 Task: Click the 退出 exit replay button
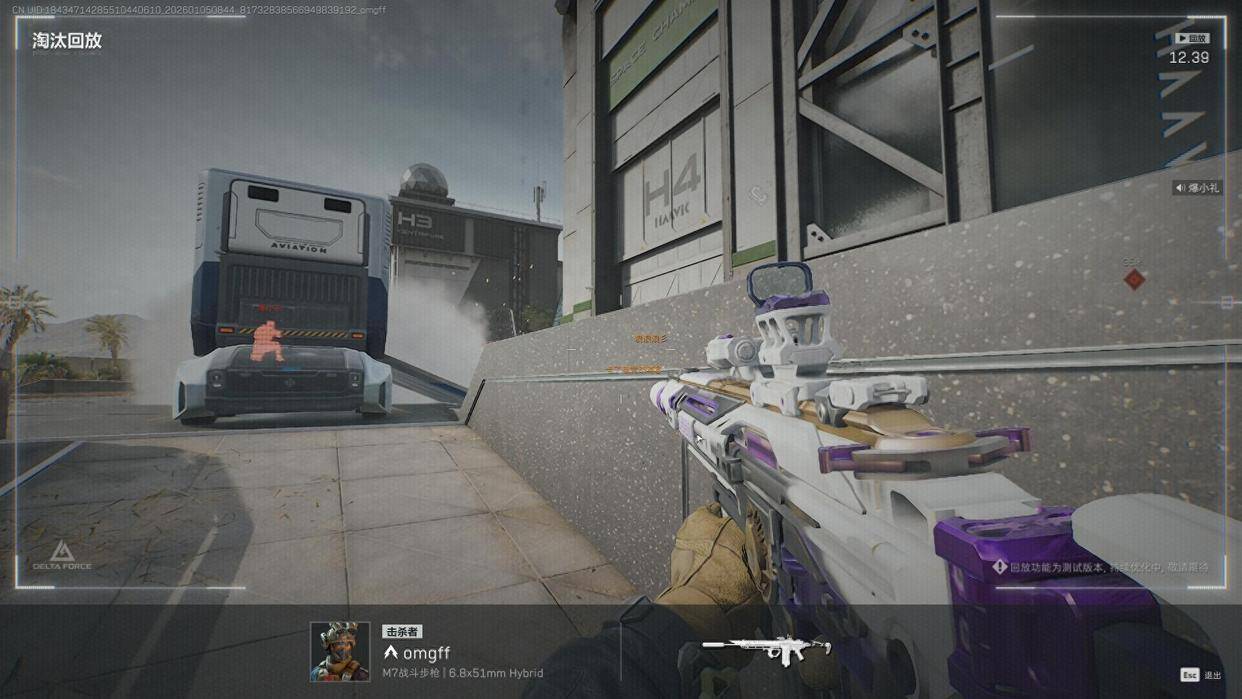[1201, 675]
